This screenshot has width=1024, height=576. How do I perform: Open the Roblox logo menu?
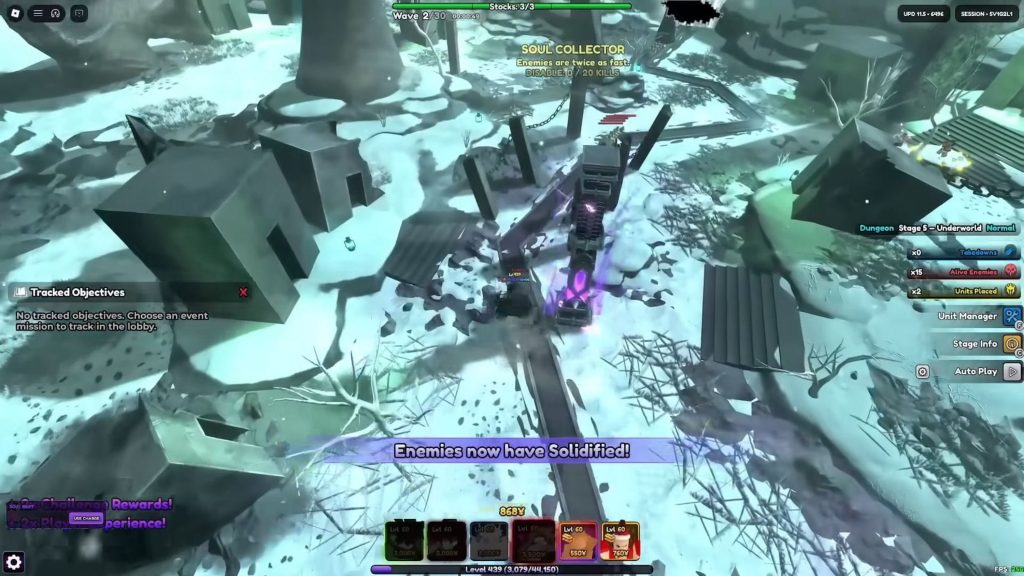click(15, 13)
